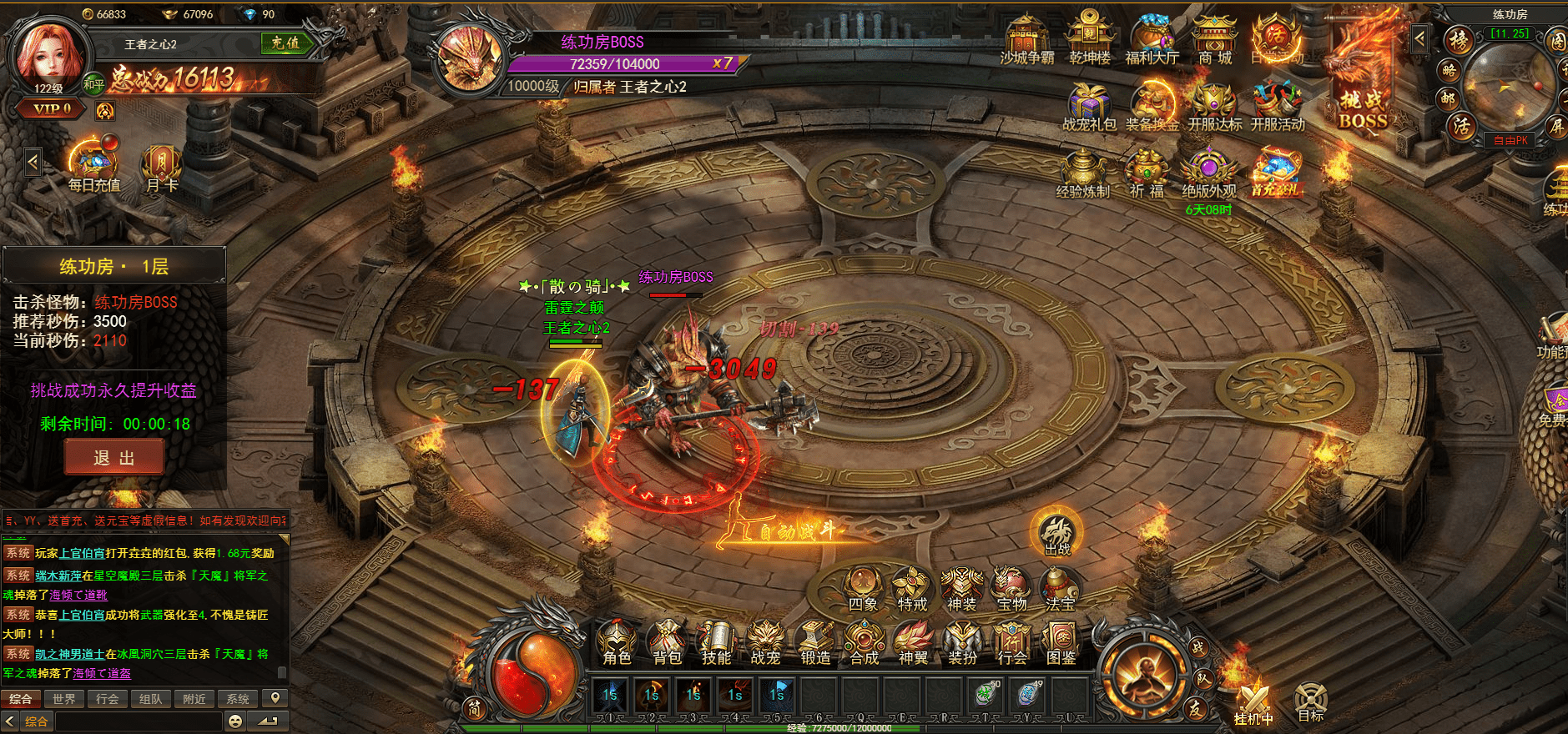Open the 技能 skills menu

716,643
